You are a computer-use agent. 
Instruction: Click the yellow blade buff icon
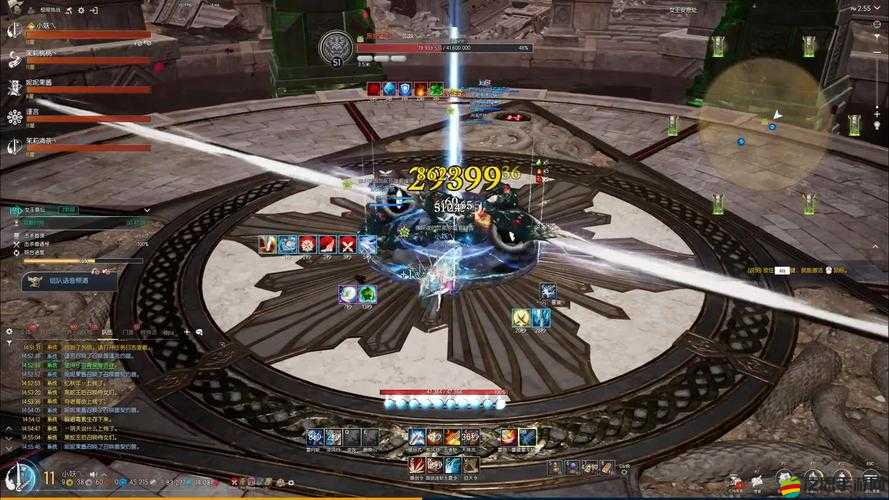pyautogui.click(x=520, y=318)
